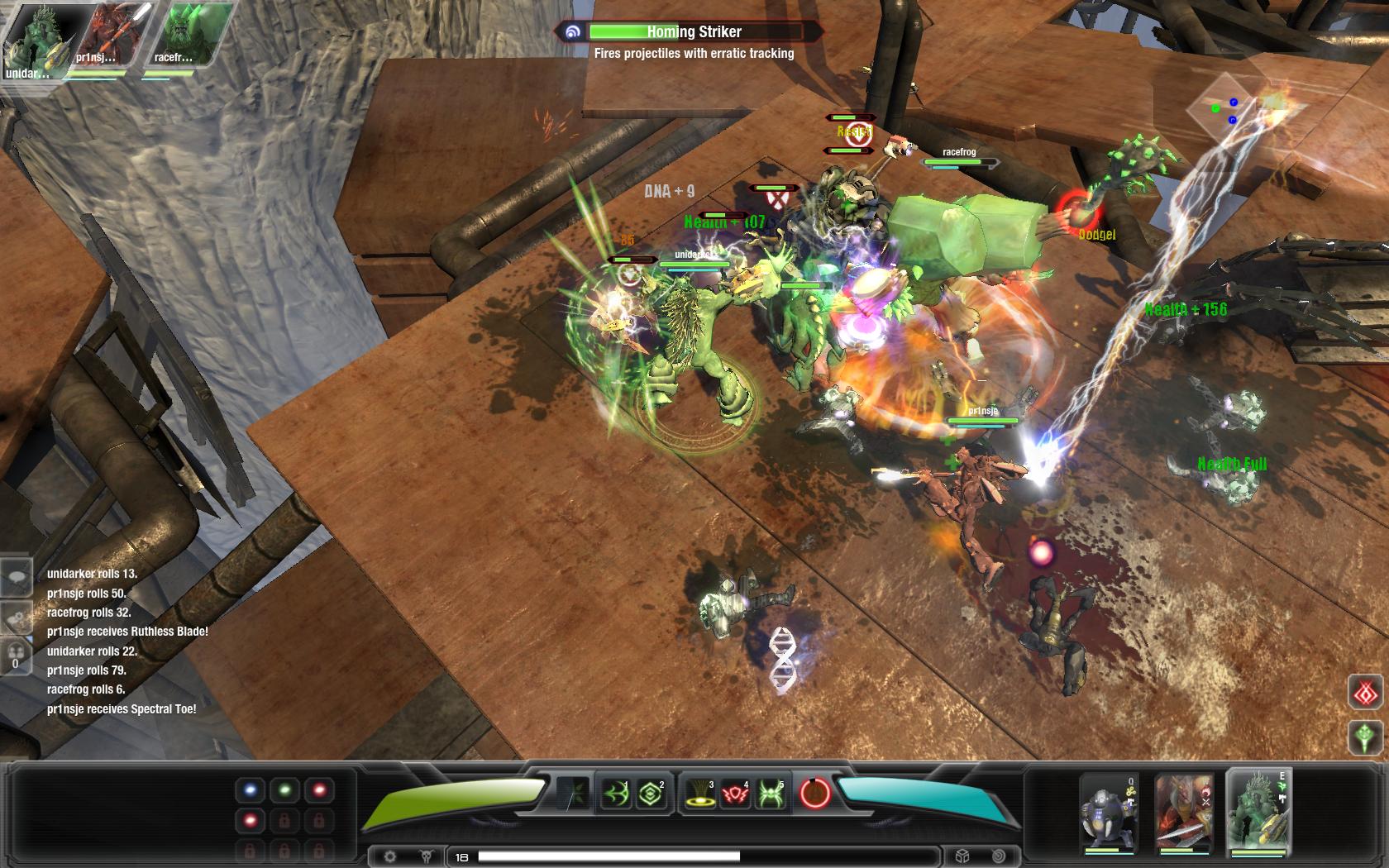This screenshot has width=1389, height=868.
Task: Open the horned skull menu icon
Action: [427, 856]
